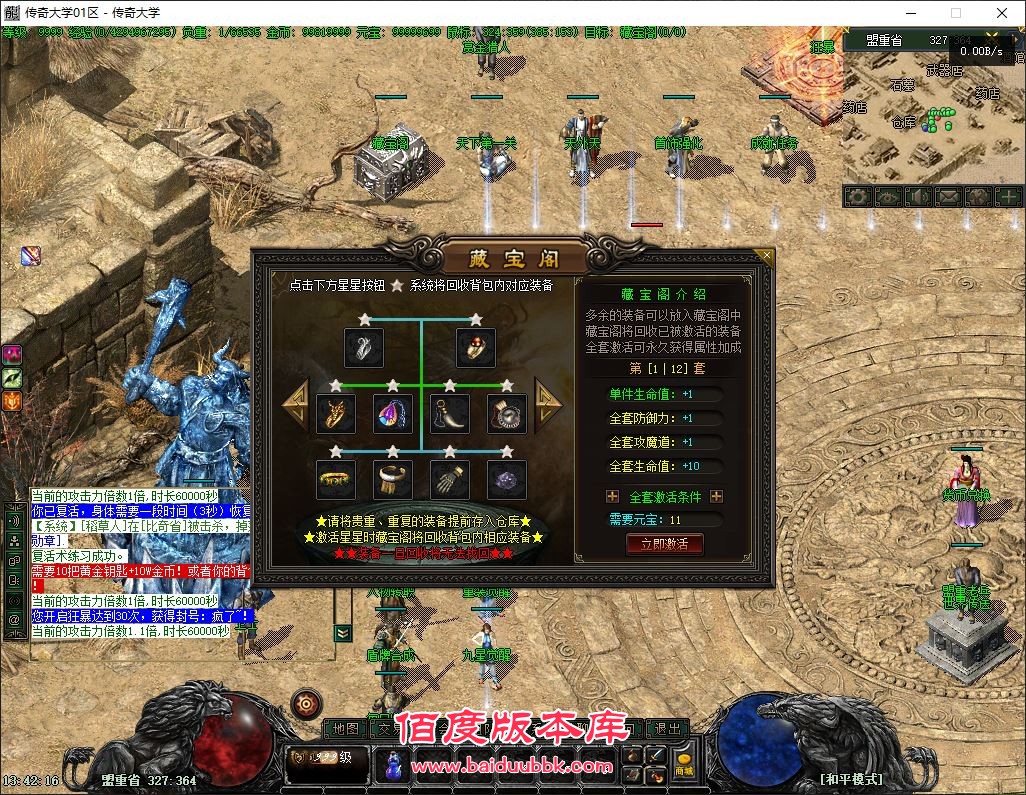
Task: Toggle the sound speaker icon
Action: 917,197
